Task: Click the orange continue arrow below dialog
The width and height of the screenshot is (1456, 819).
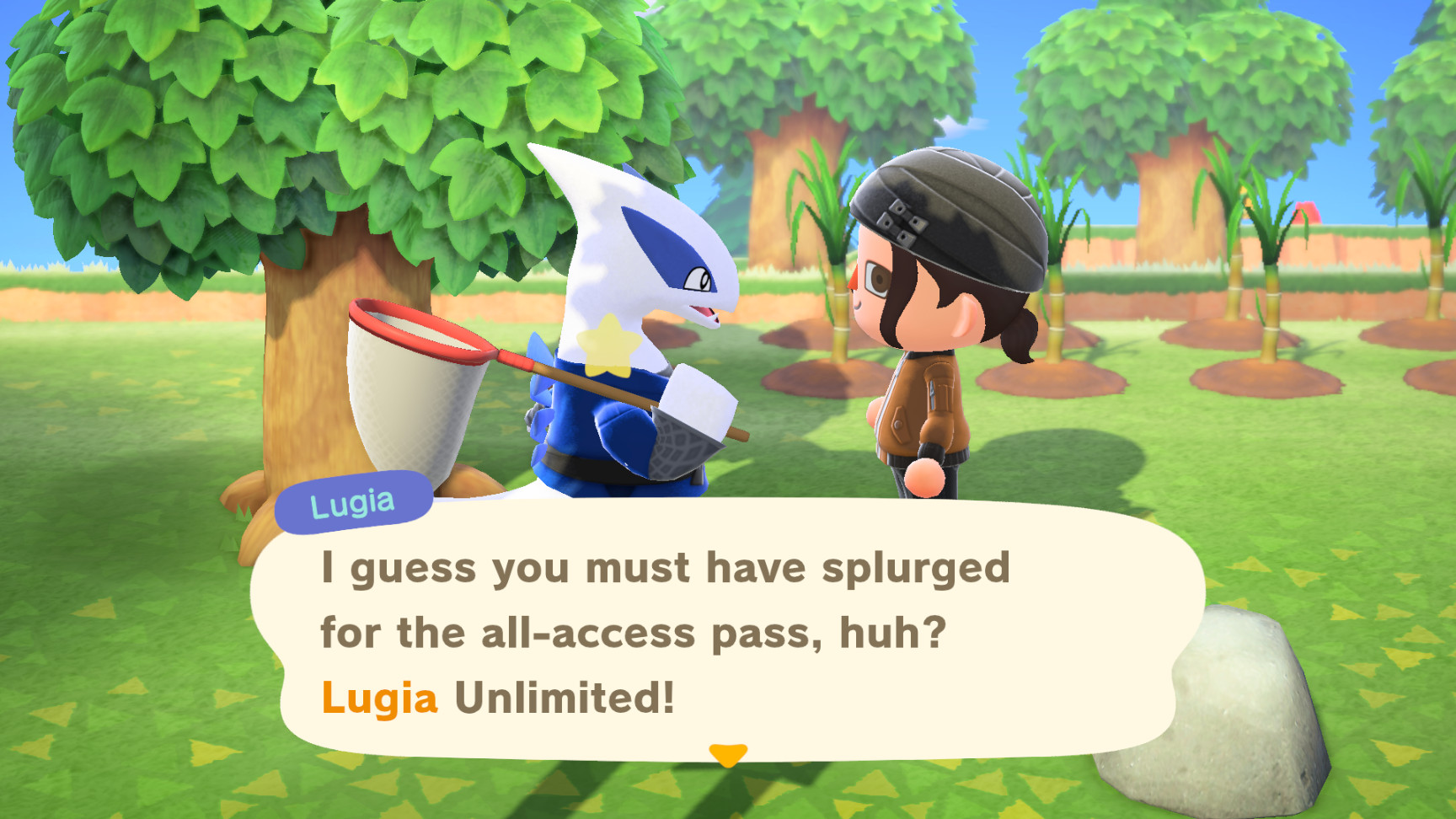Action: point(727,755)
